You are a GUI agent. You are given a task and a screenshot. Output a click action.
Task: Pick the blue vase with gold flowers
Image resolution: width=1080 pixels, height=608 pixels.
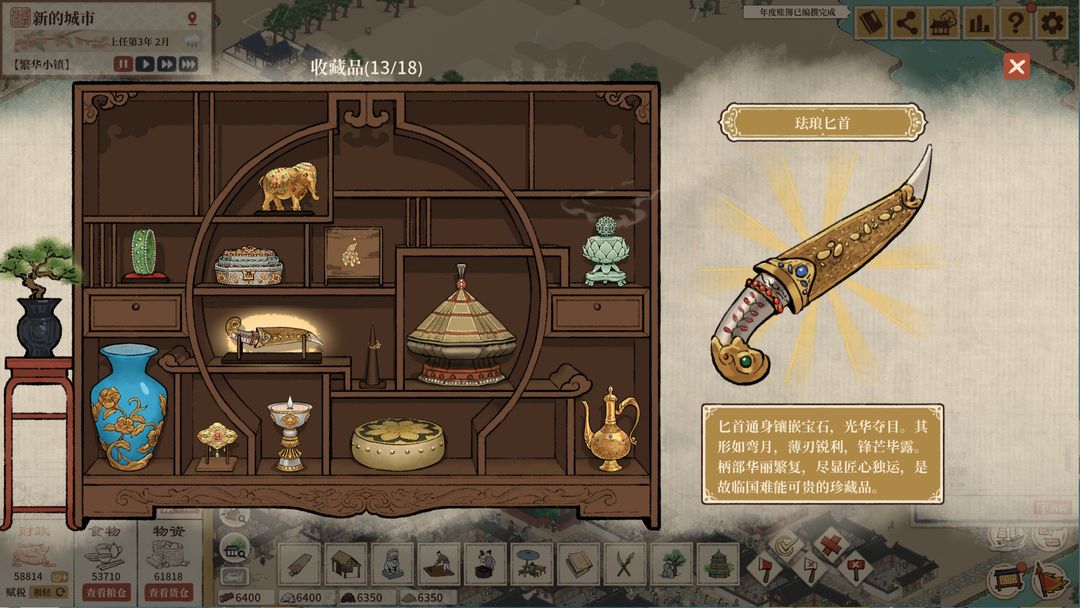[x=128, y=406]
